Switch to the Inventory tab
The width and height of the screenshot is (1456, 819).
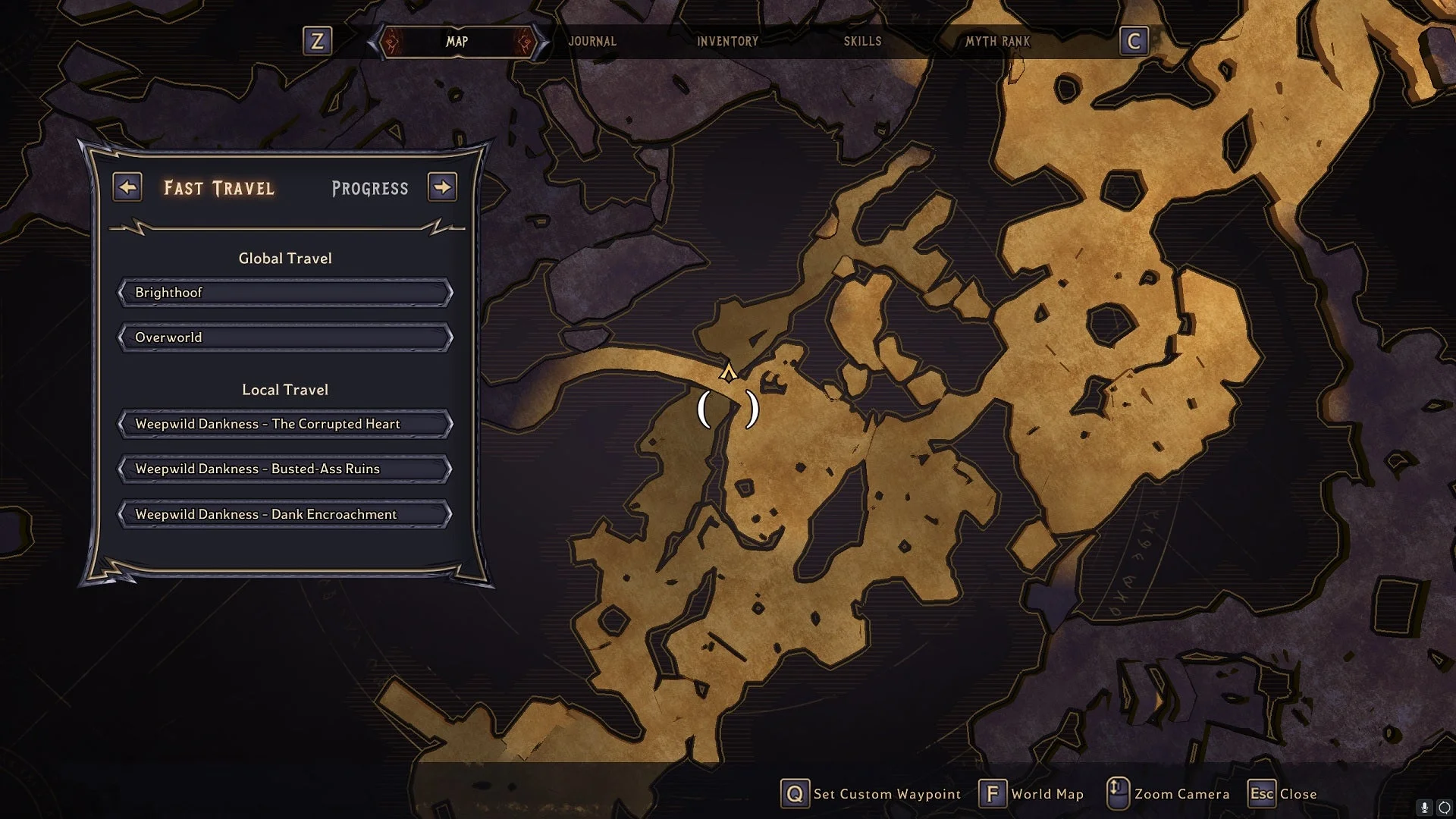pos(727,42)
